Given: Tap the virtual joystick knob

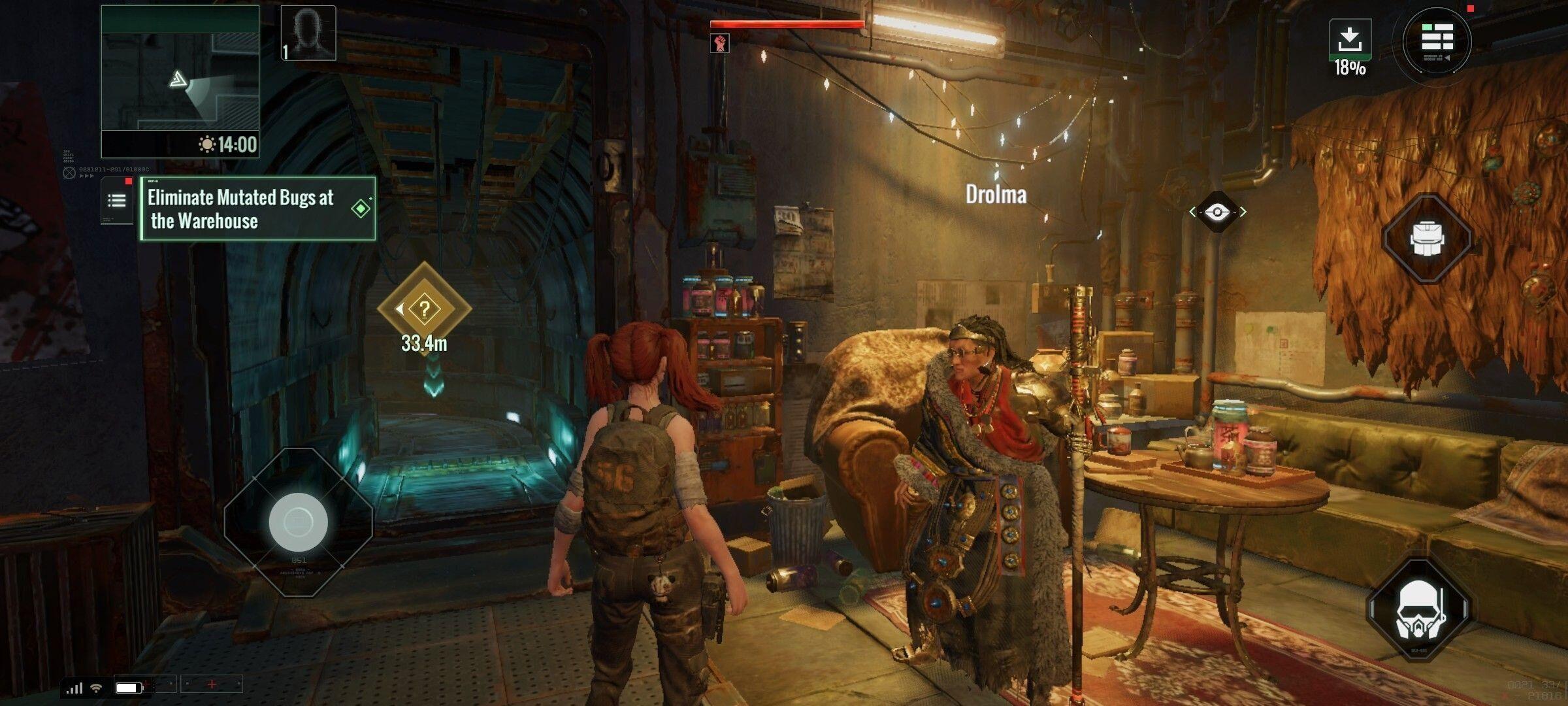Looking at the screenshot, I should [x=299, y=522].
